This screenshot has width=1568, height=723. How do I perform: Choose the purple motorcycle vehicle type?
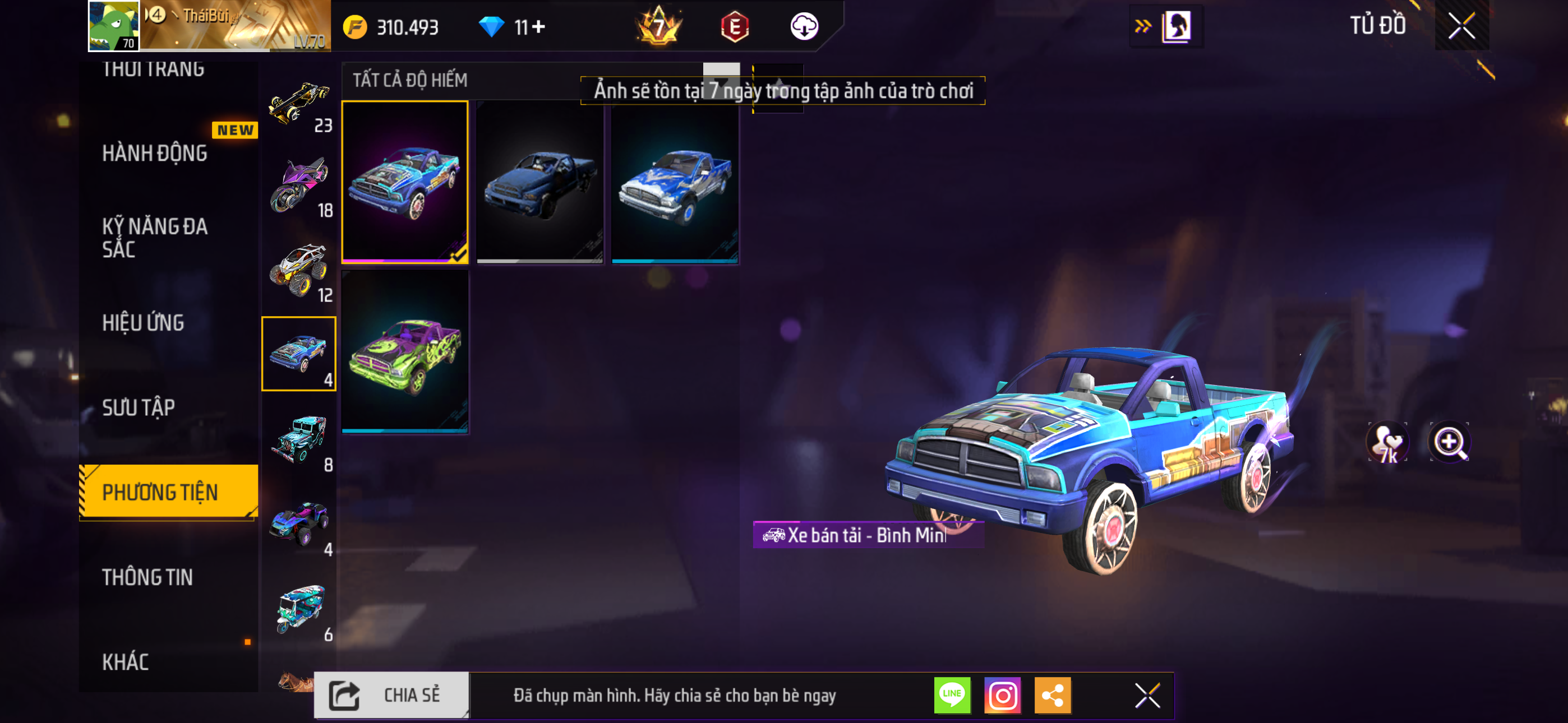[x=299, y=185]
